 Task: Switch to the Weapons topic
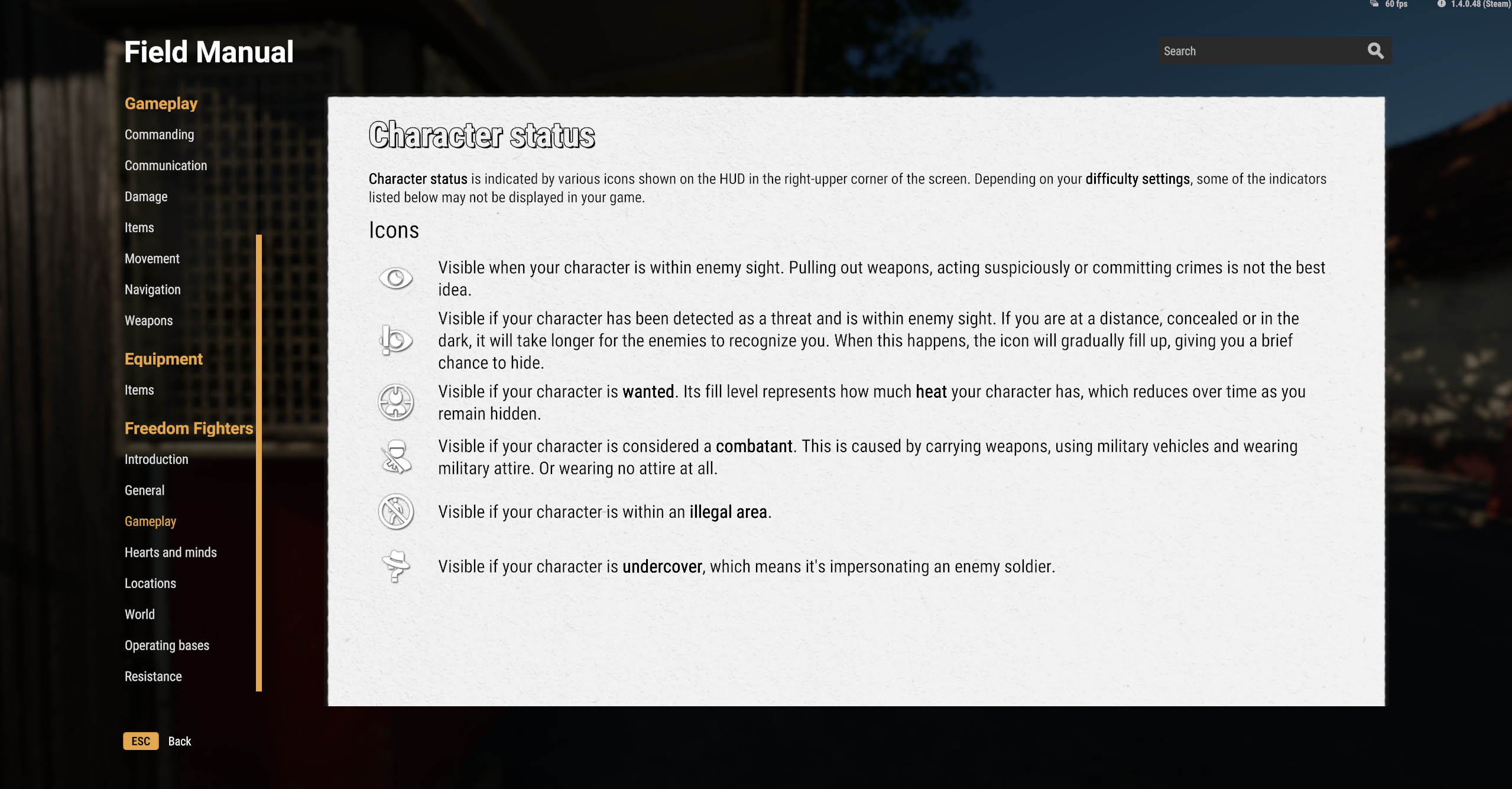pyautogui.click(x=148, y=320)
